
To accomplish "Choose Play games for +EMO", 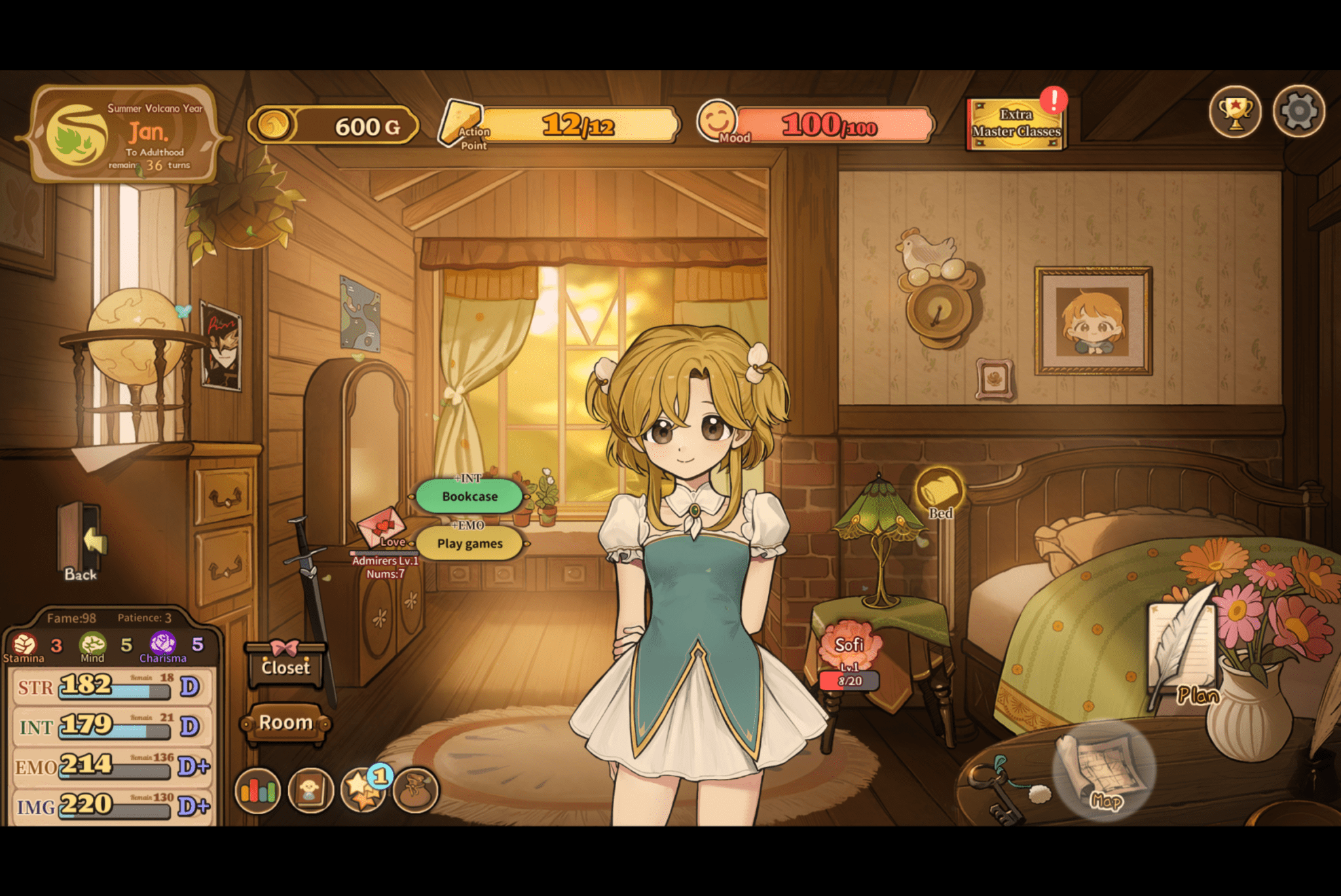I will tap(471, 543).
